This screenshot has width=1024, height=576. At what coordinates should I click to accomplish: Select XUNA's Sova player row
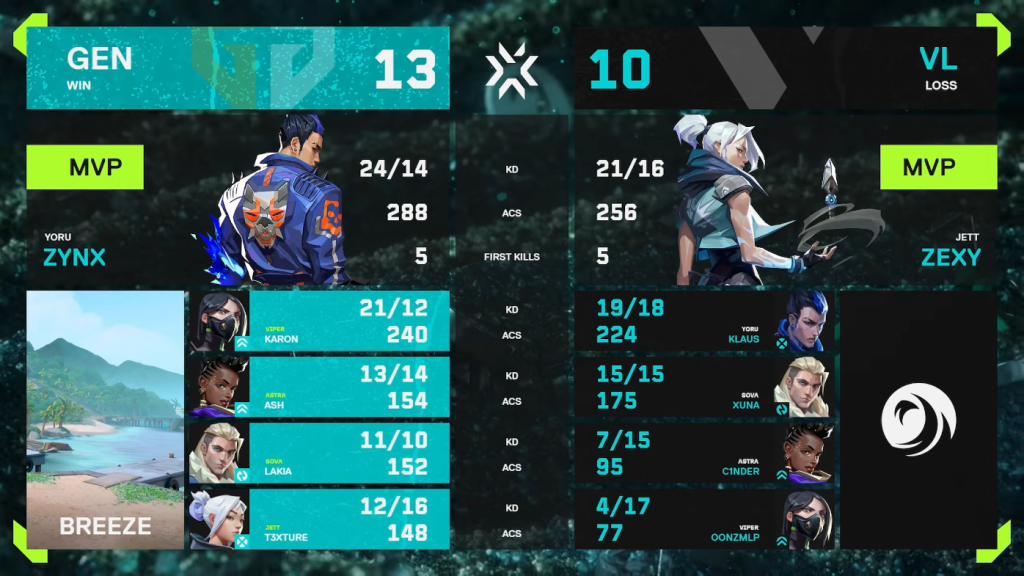coord(705,387)
